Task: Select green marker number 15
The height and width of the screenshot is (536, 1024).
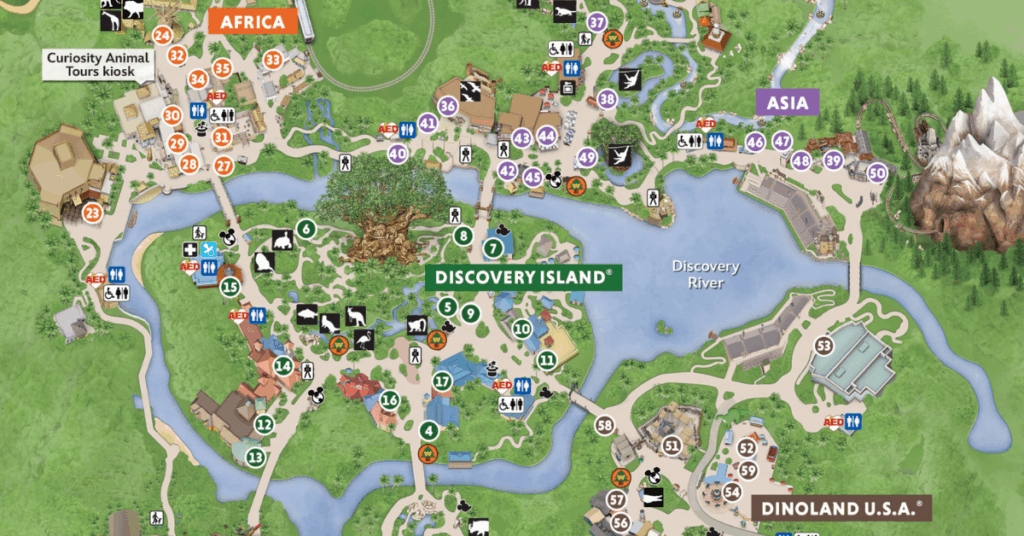Action: pos(230,287)
